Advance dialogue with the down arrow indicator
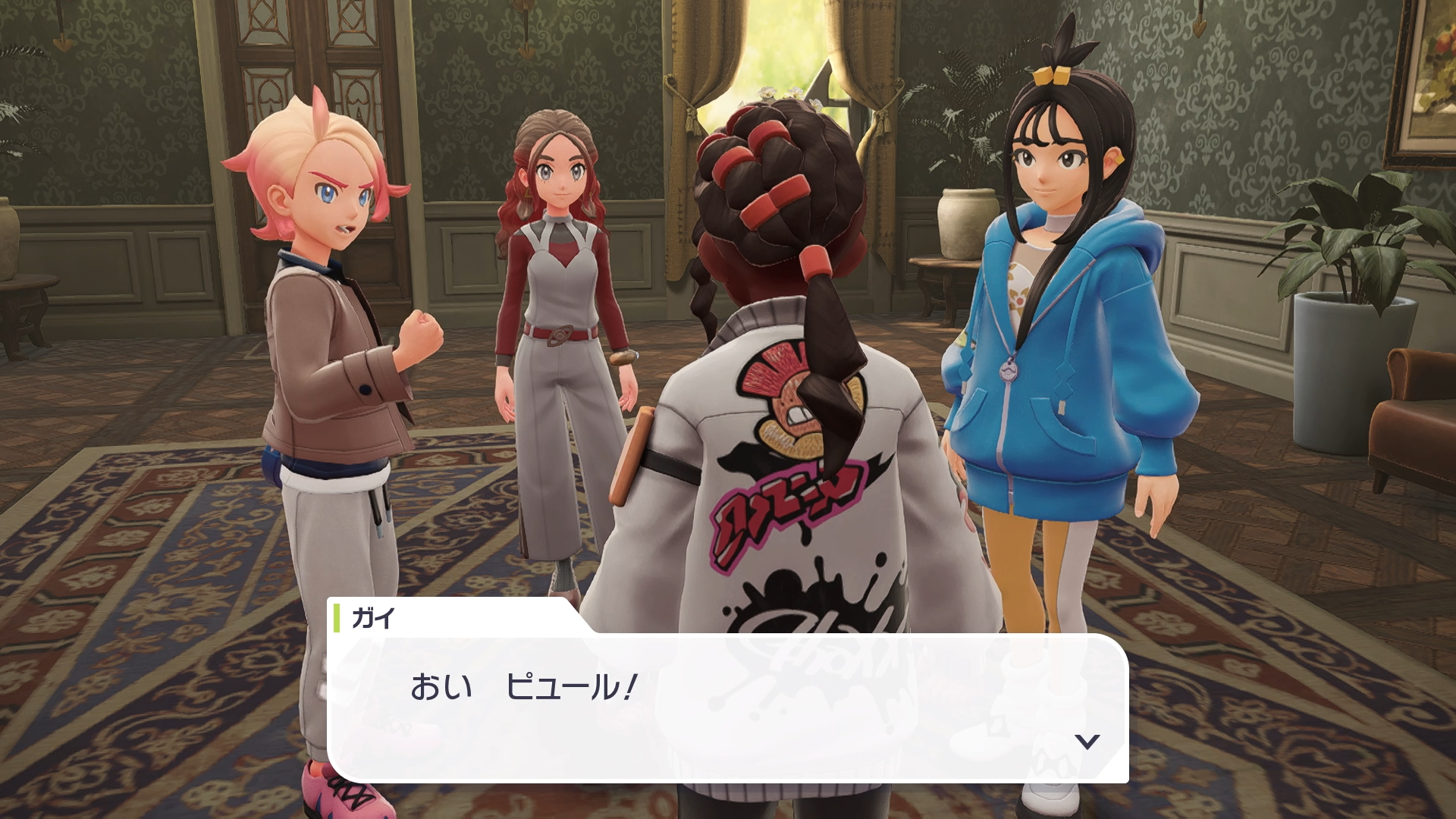Screen dimensions: 1456x819 1087,741
